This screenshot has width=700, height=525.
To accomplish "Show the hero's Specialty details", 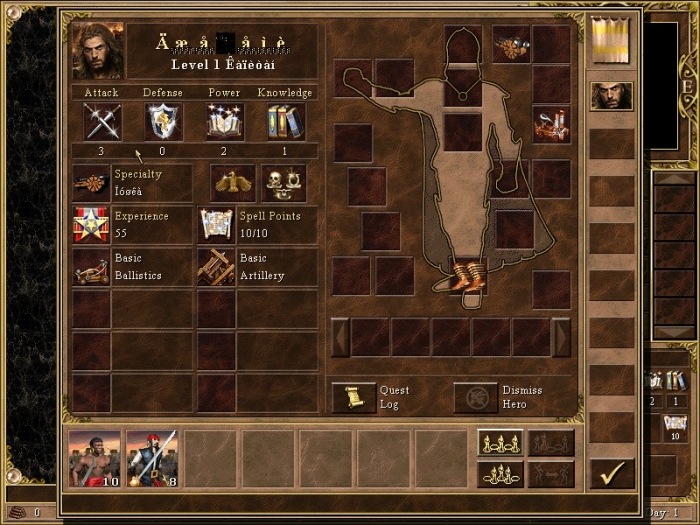I will [91, 183].
